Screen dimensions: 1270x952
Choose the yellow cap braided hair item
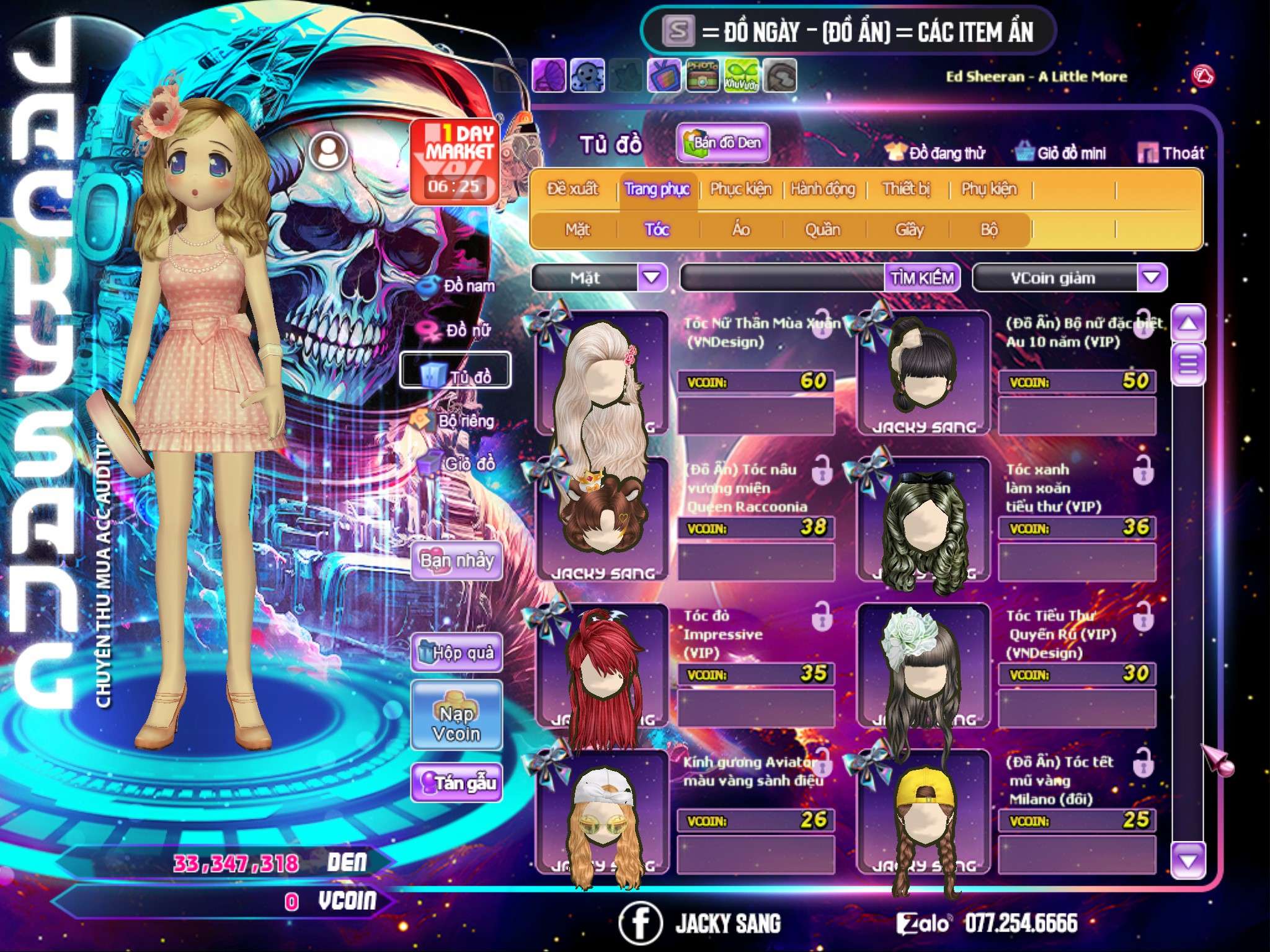pyautogui.click(x=924, y=812)
